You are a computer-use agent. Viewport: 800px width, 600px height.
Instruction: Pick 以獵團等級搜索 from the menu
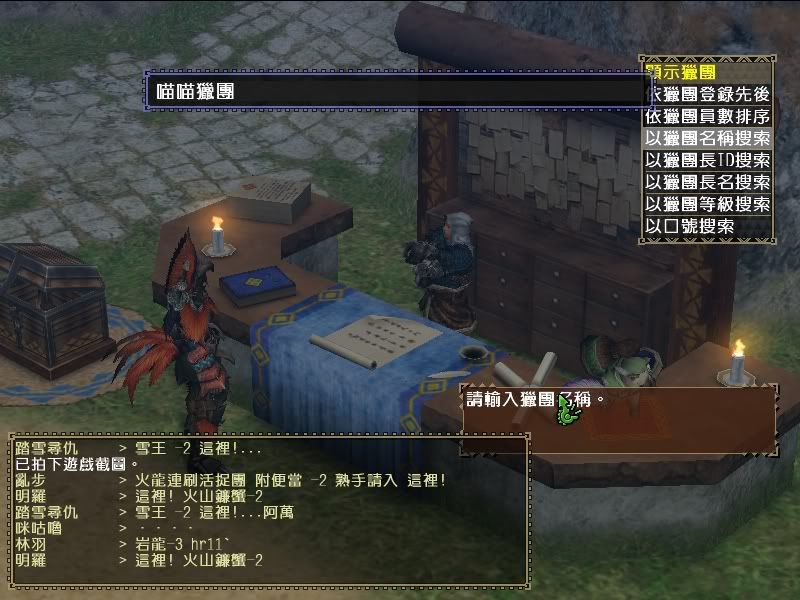tap(708, 204)
